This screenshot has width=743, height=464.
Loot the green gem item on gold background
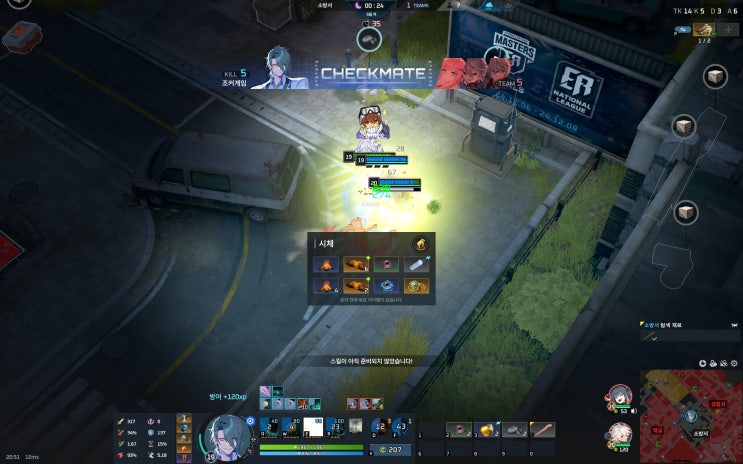click(x=417, y=287)
